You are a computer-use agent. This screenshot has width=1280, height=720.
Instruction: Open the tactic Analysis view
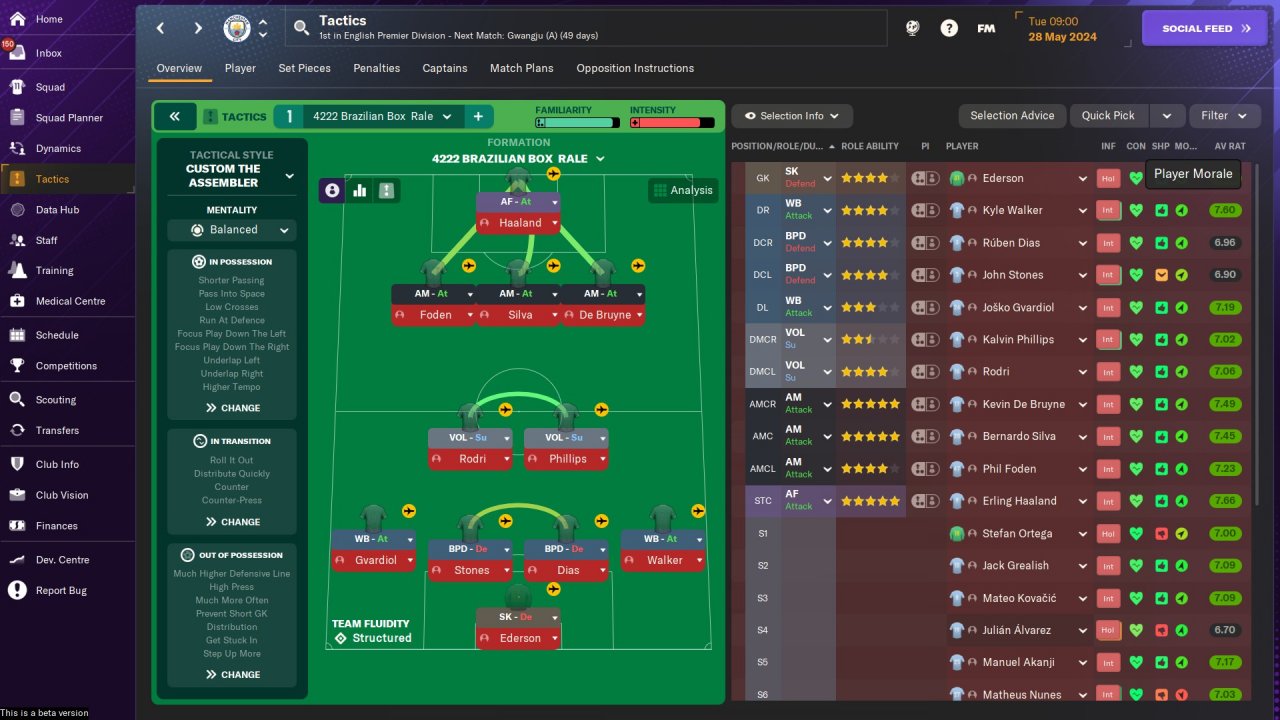tap(682, 190)
